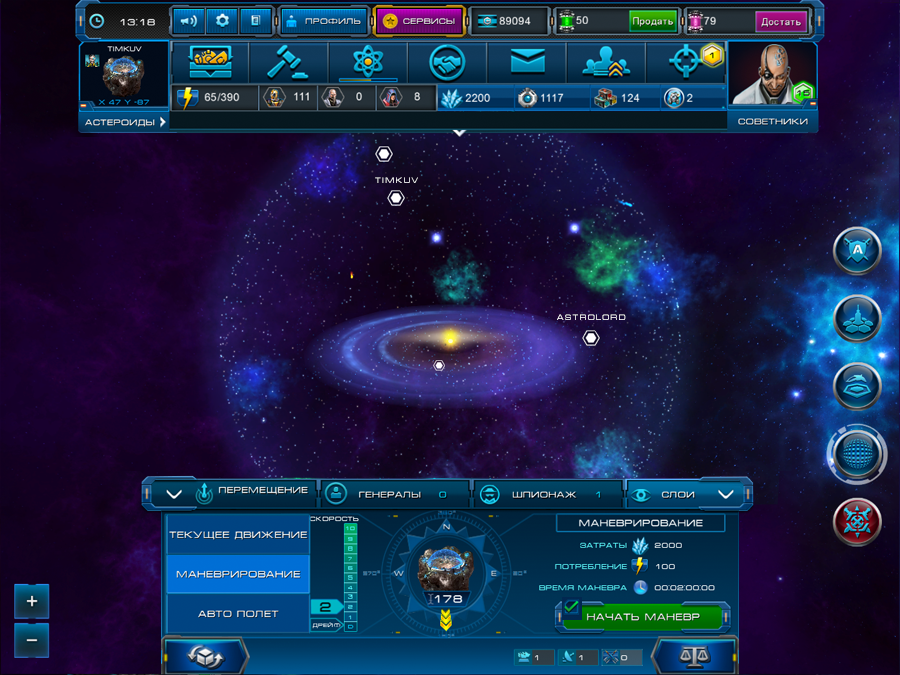
Task: Open settings via the gear icon
Action: [222, 21]
